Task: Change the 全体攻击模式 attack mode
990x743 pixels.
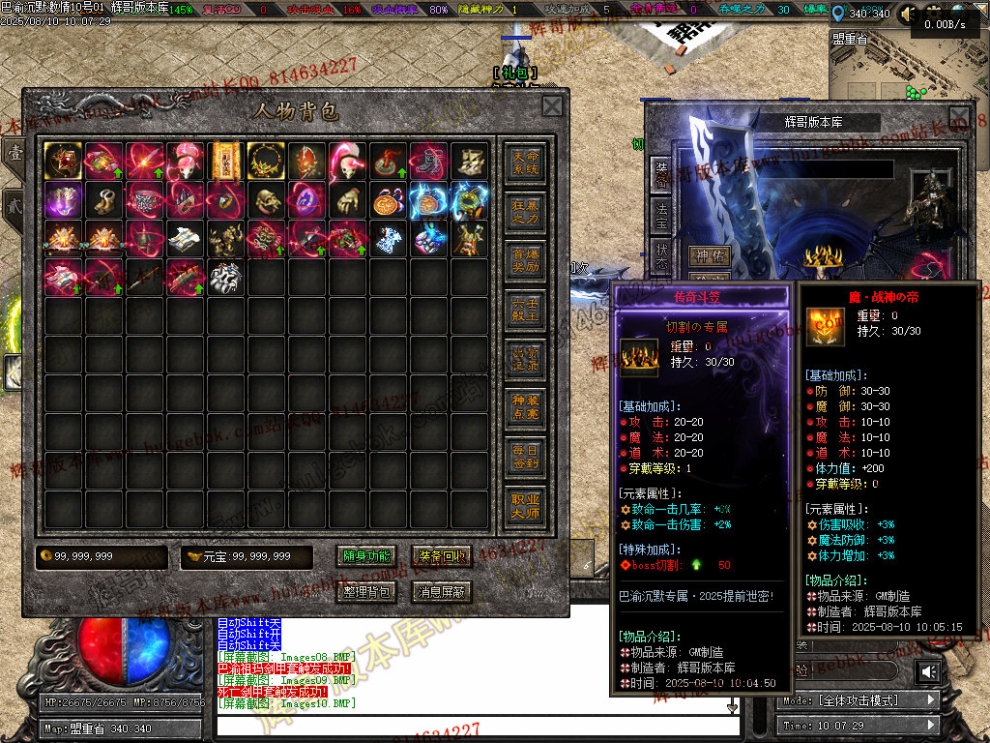Action: click(858, 700)
